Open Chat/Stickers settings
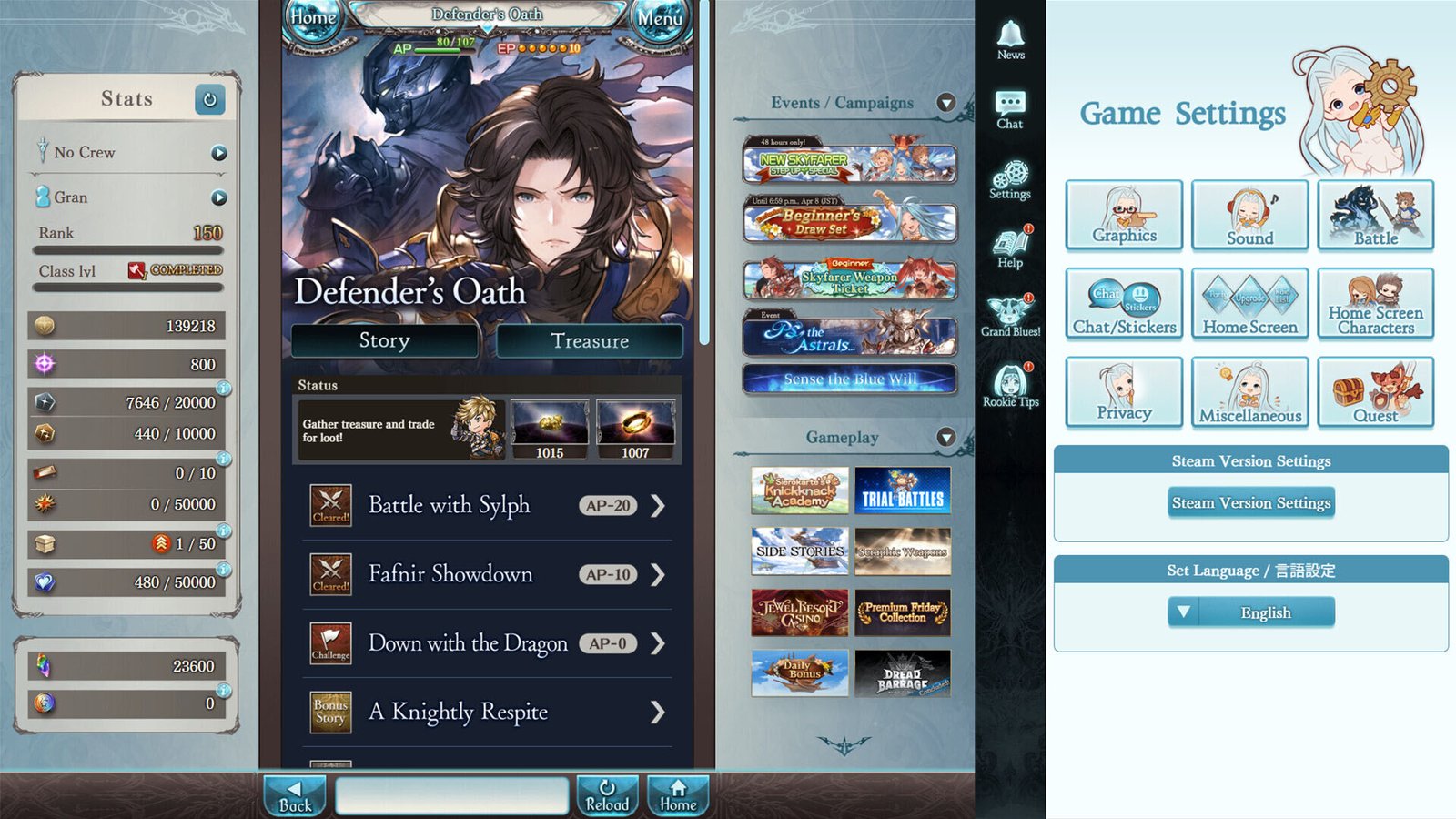The height and width of the screenshot is (819, 1456). tap(1123, 305)
